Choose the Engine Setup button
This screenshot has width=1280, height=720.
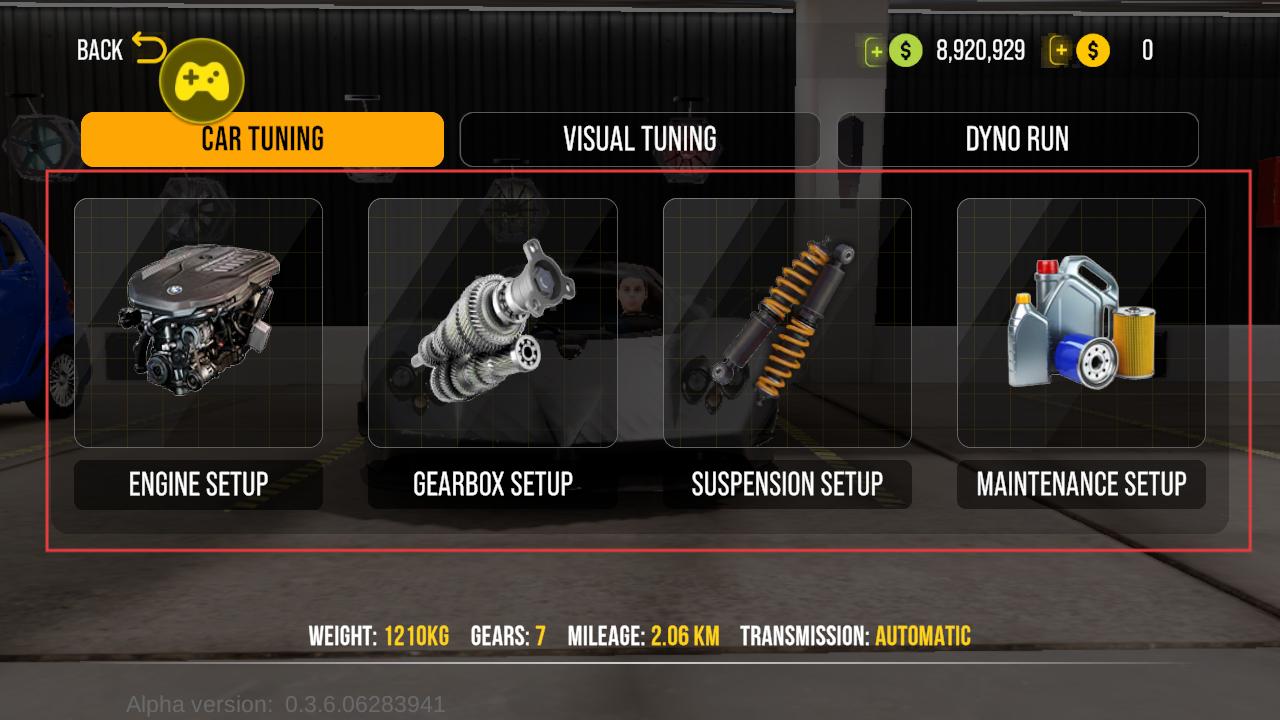(x=198, y=485)
